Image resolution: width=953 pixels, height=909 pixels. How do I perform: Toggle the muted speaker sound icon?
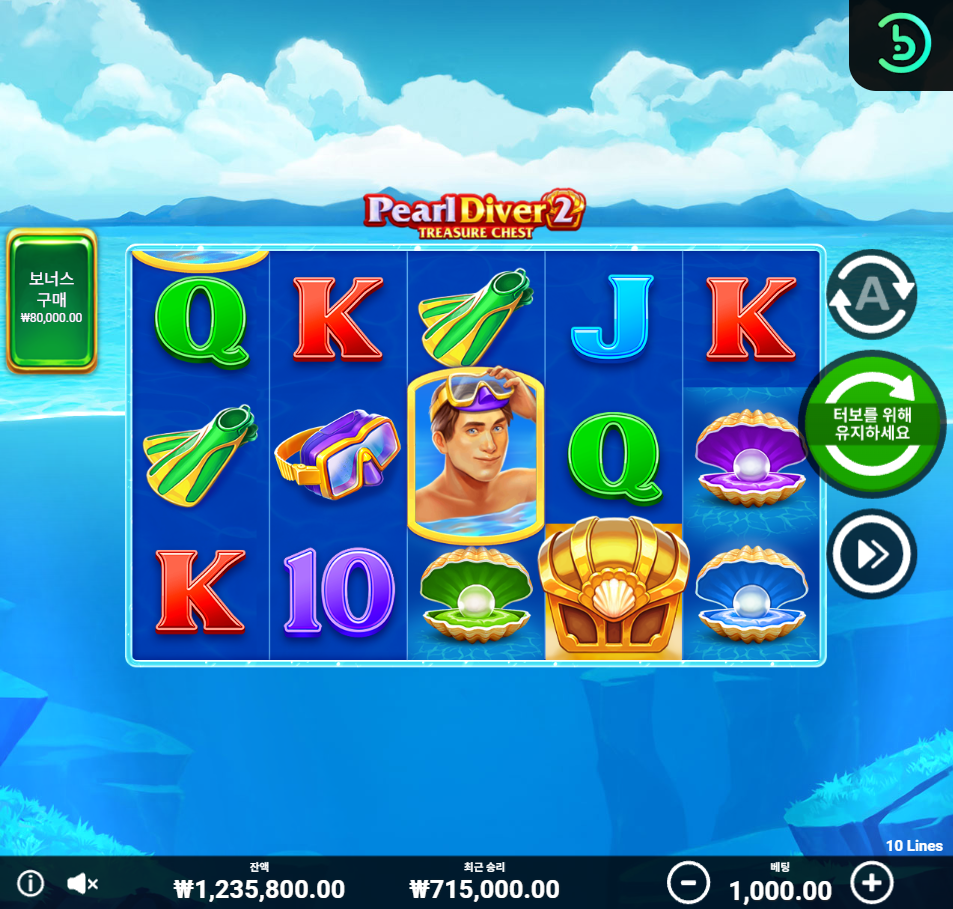click(x=82, y=883)
